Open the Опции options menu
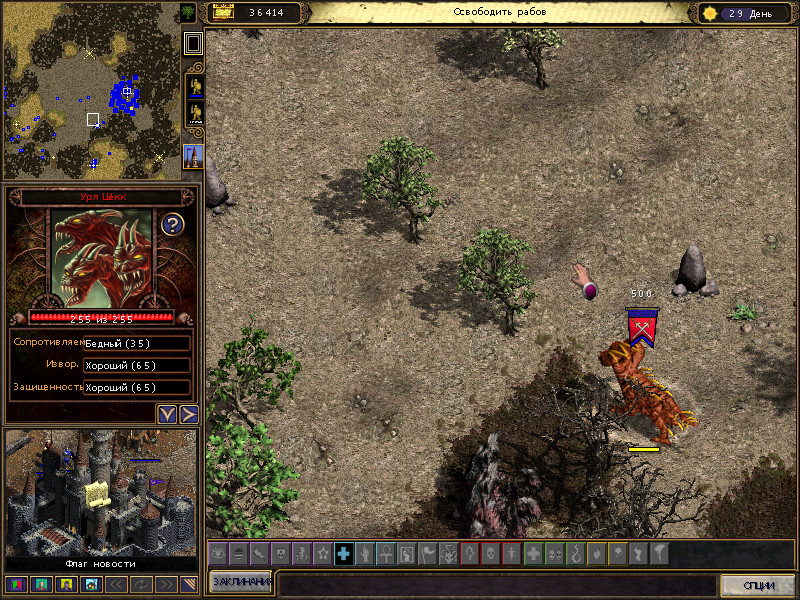This screenshot has height=600, width=800. click(759, 585)
